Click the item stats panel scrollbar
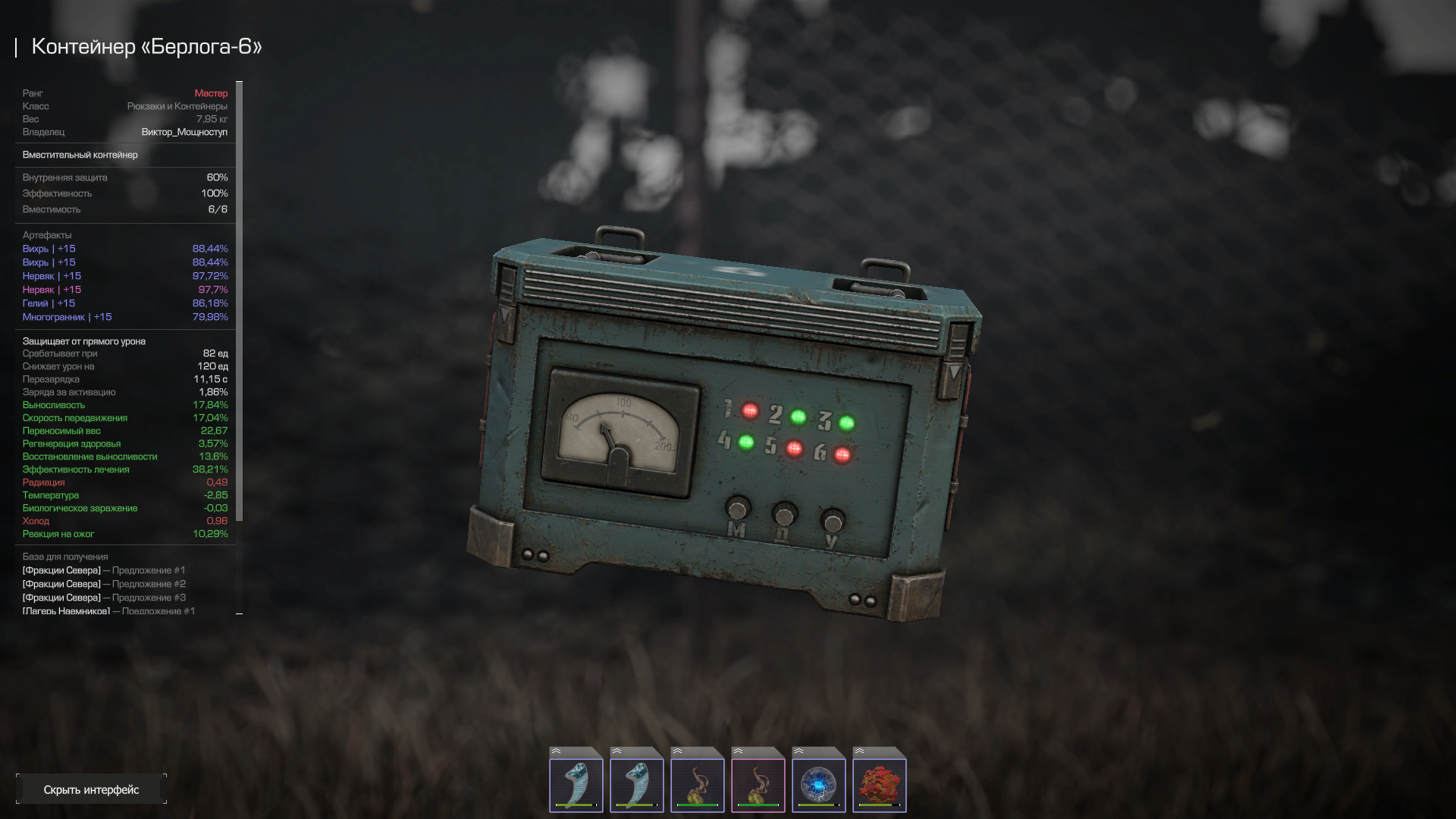Viewport: 1456px width, 819px height. click(x=240, y=303)
